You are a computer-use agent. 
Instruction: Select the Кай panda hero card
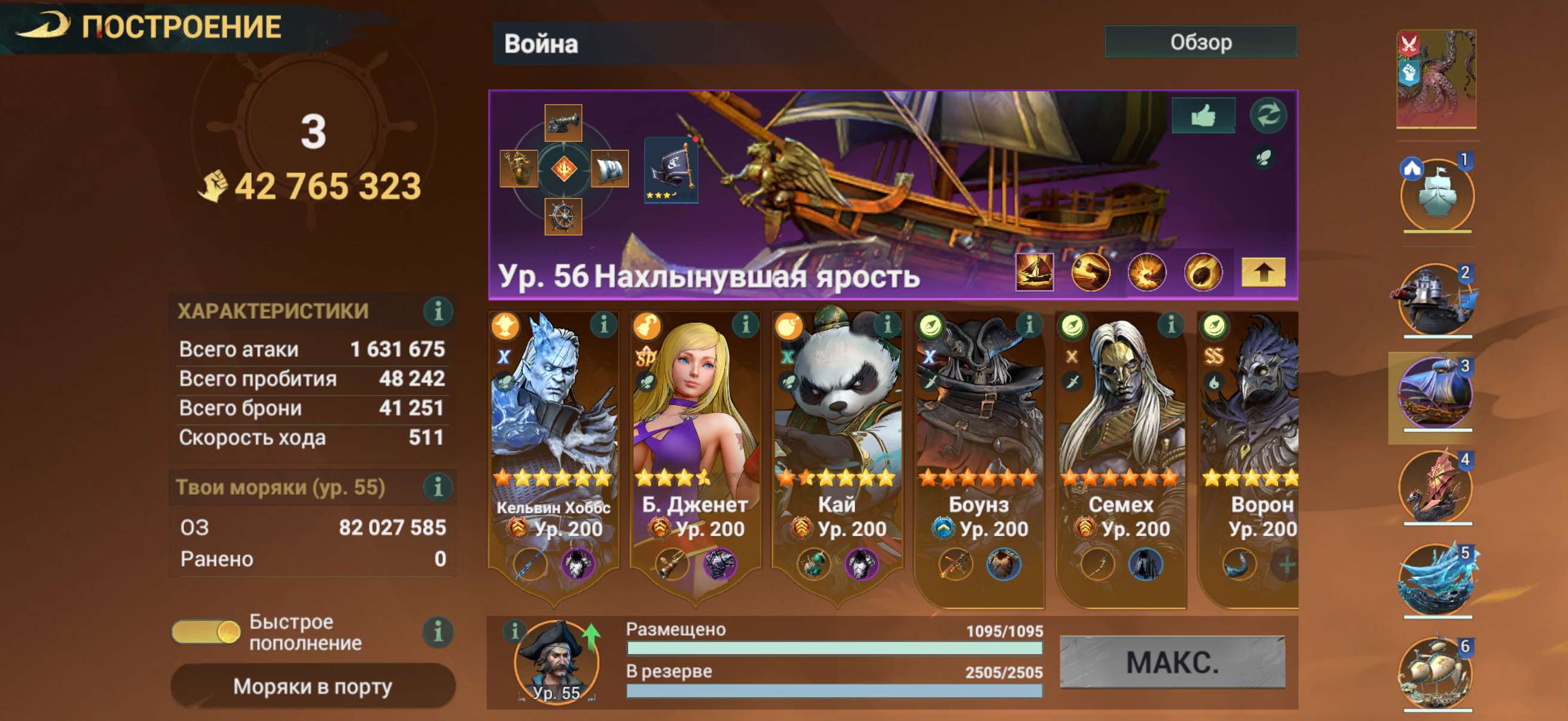tap(837, 426)
